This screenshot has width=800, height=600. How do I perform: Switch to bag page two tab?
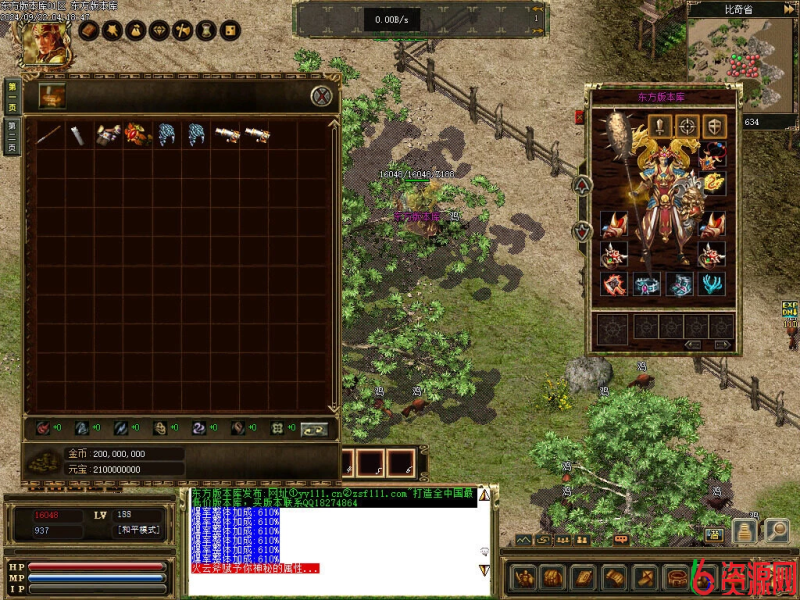pyautogui.click(x=12, y=133)
